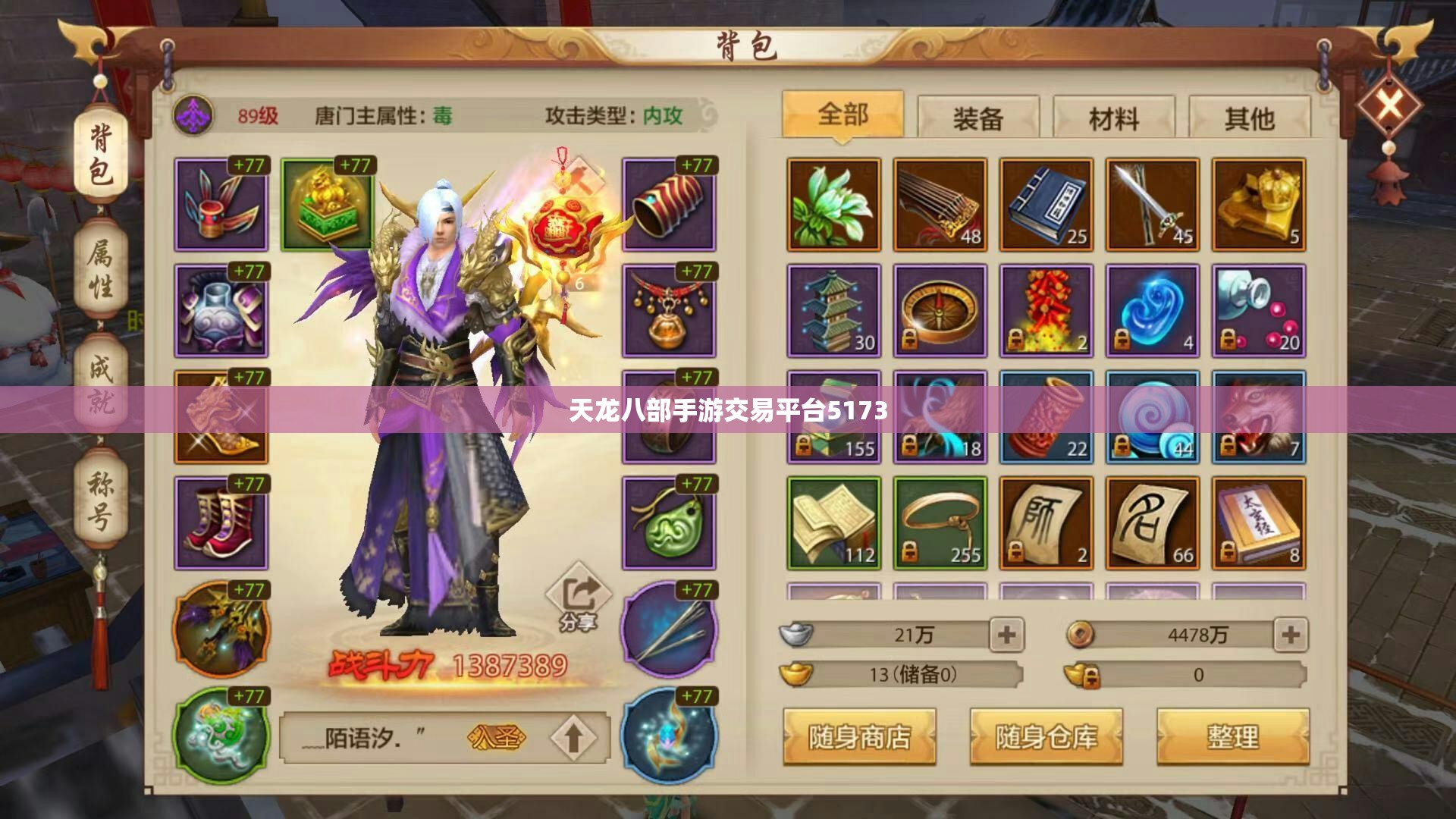Open the lily flower item in inventory
The width and height of the screenshot is (1456, 819).
click(834, 203)
